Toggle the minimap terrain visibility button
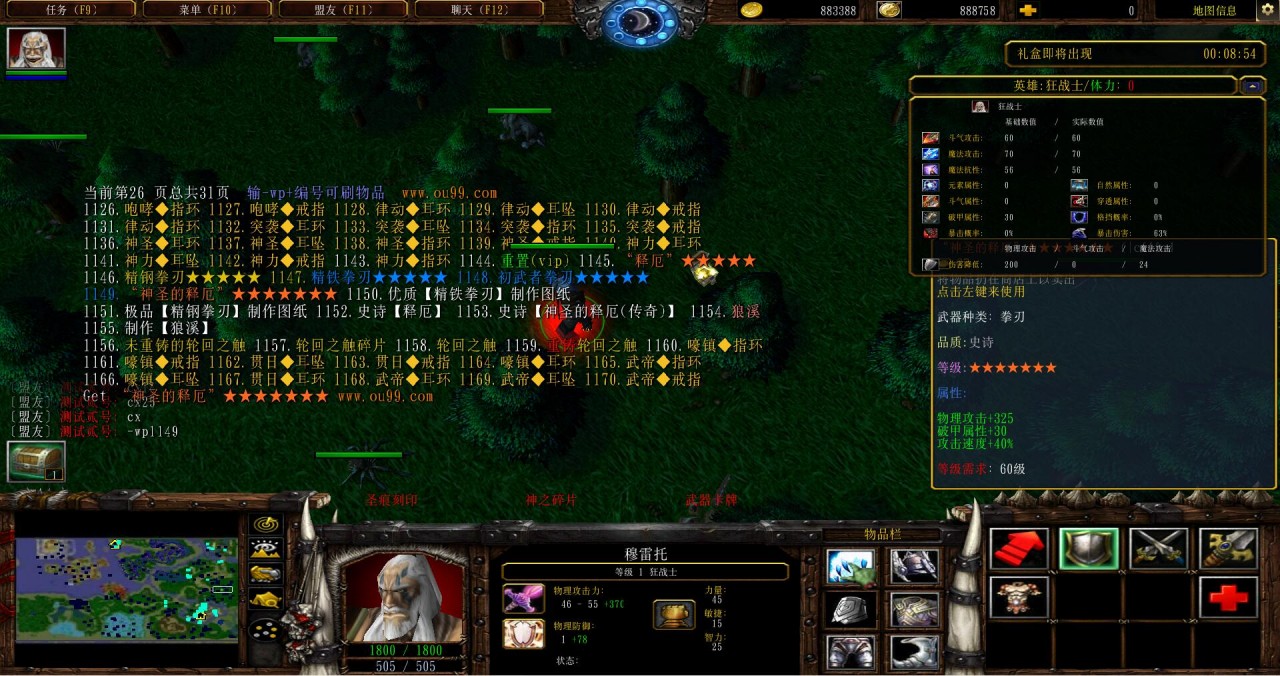The height and width of the screenshot is (676, 1280). pyautogui.click(x=265, y=548)
